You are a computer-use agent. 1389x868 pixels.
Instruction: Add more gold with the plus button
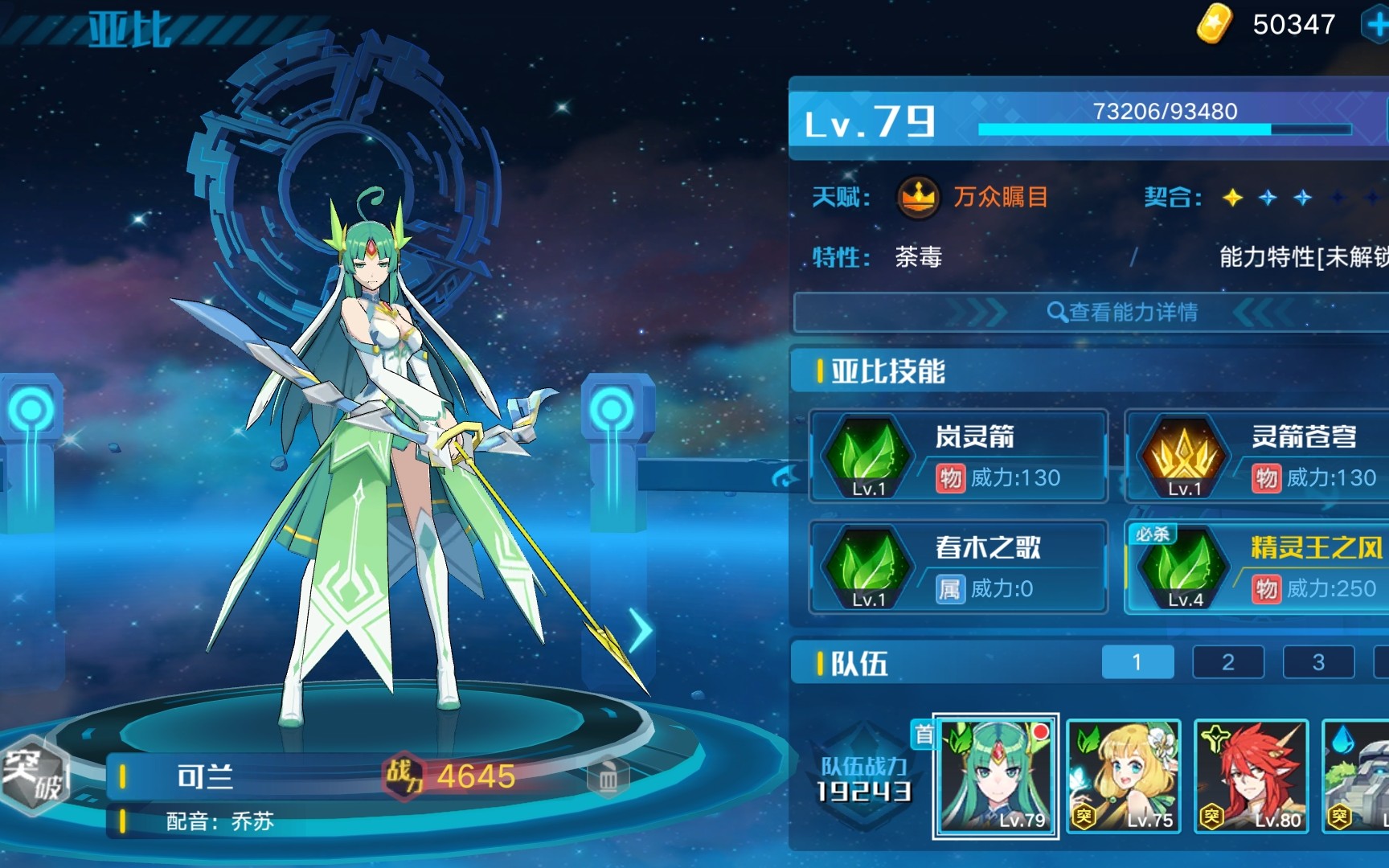coord(1376,24)
